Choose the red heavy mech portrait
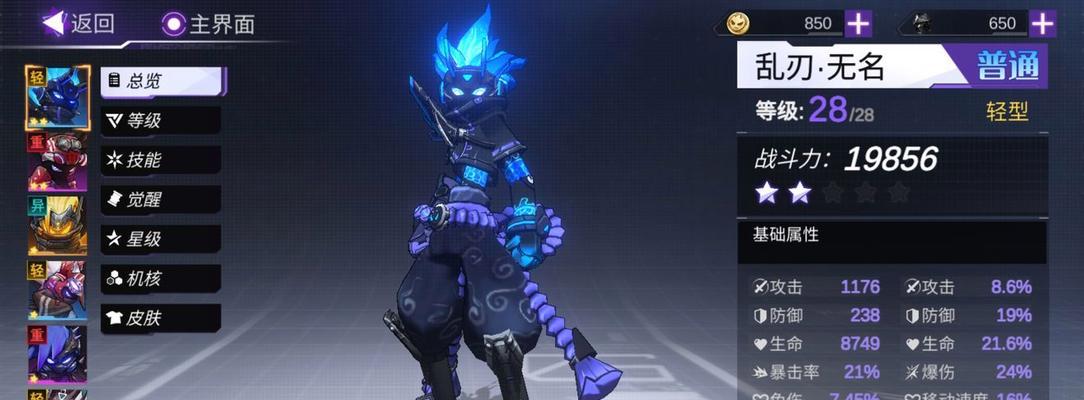The height and width of the screenshot is (400, 1084). (57, 162)
